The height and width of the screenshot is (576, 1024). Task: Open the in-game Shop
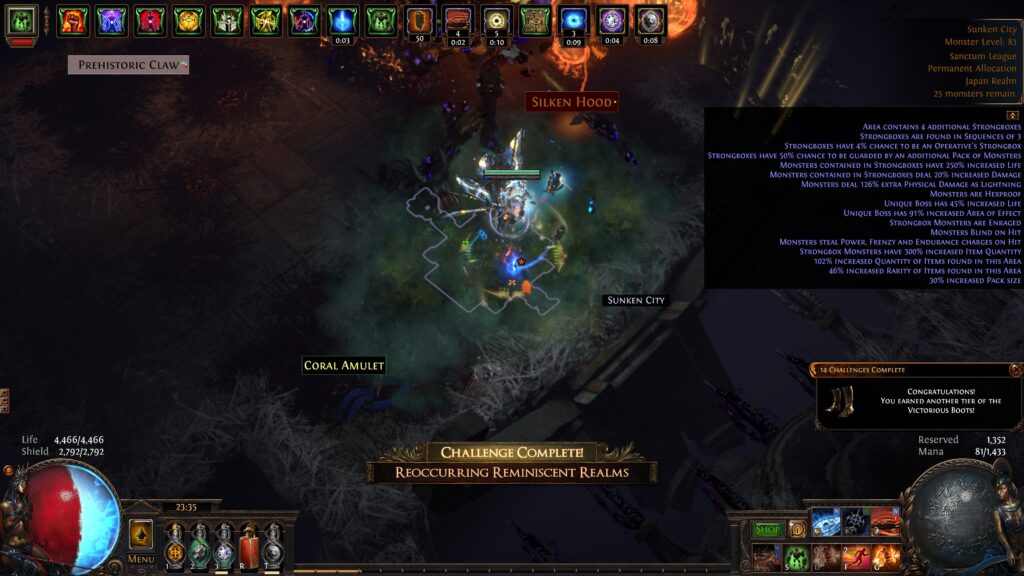(768, 530)
